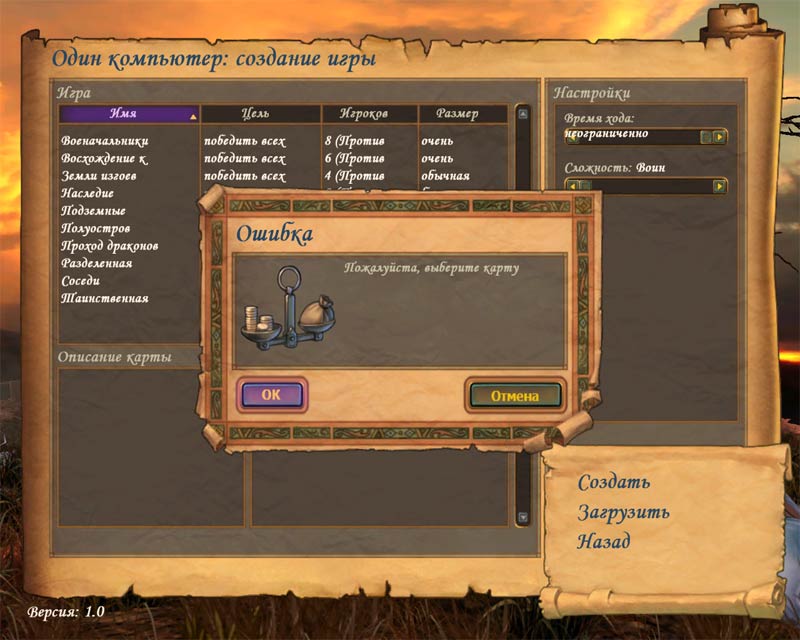Image resolution: width=800 pixels, height=640 pixels.
Task: Sort the list by Игроков column
Action: click(x=363, y=114)
